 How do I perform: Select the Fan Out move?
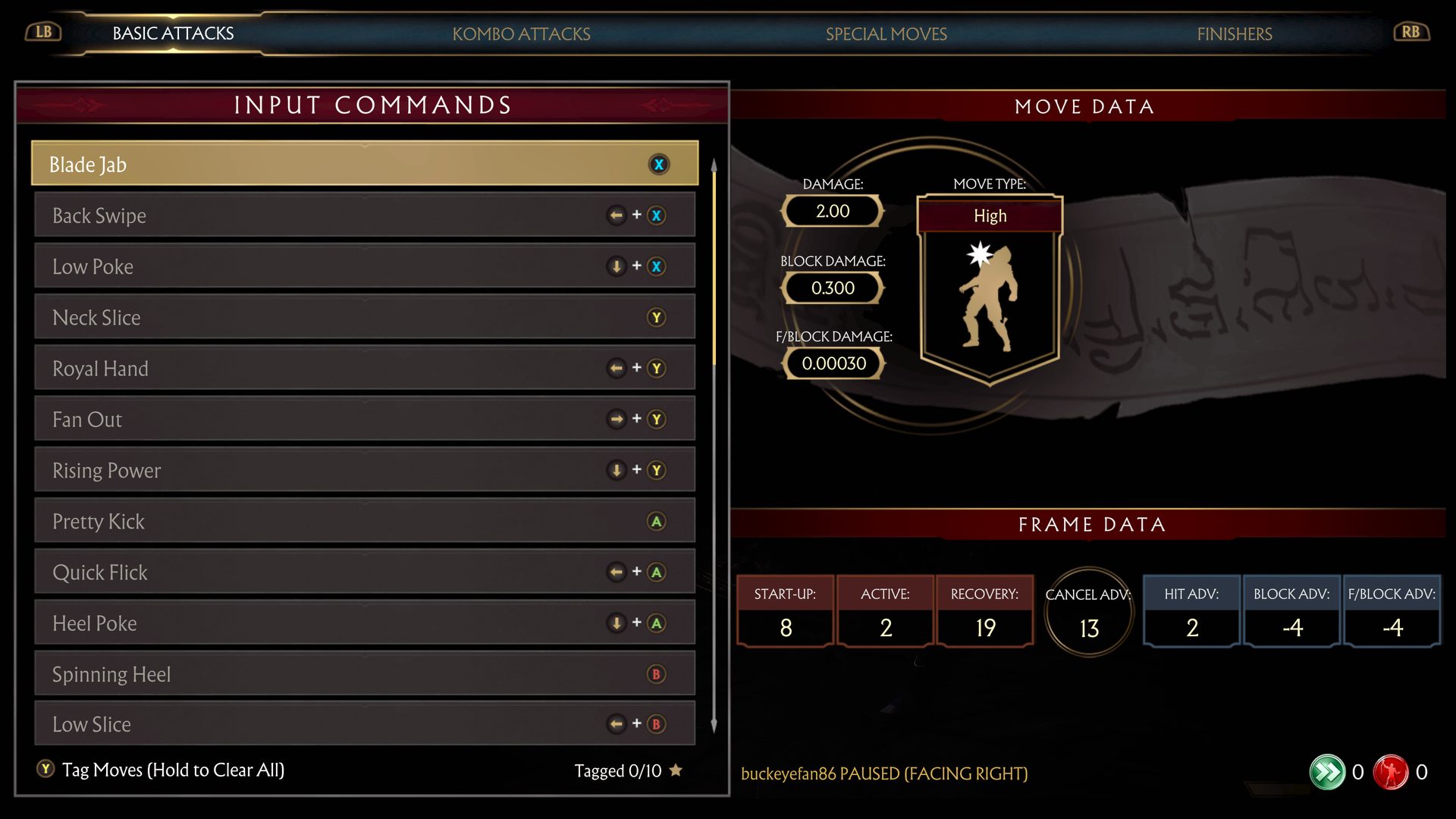tap(364, 419)
